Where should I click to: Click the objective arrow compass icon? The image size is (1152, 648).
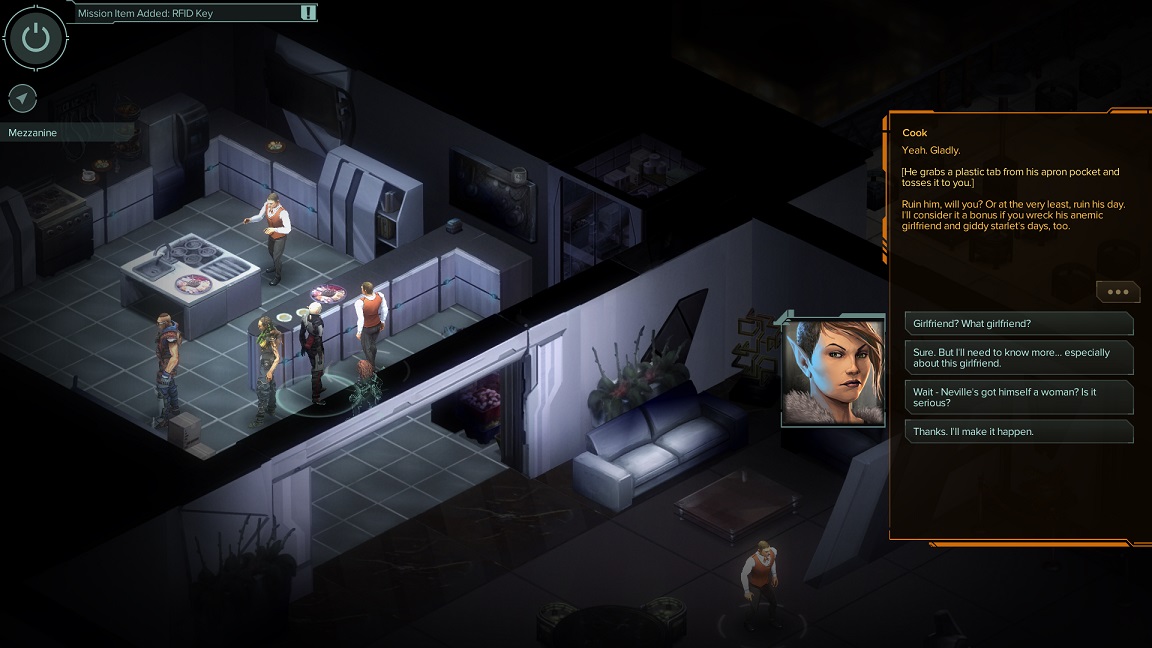pos(22,98)
